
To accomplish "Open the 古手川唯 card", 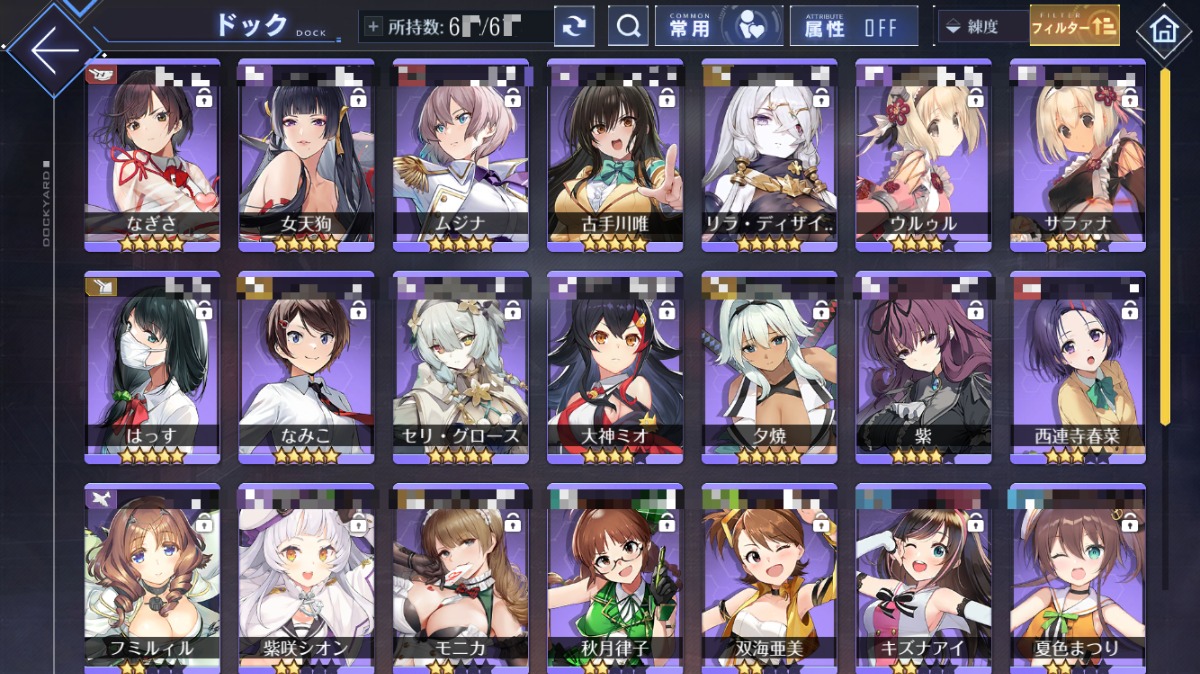I will [x=615, y=155].
